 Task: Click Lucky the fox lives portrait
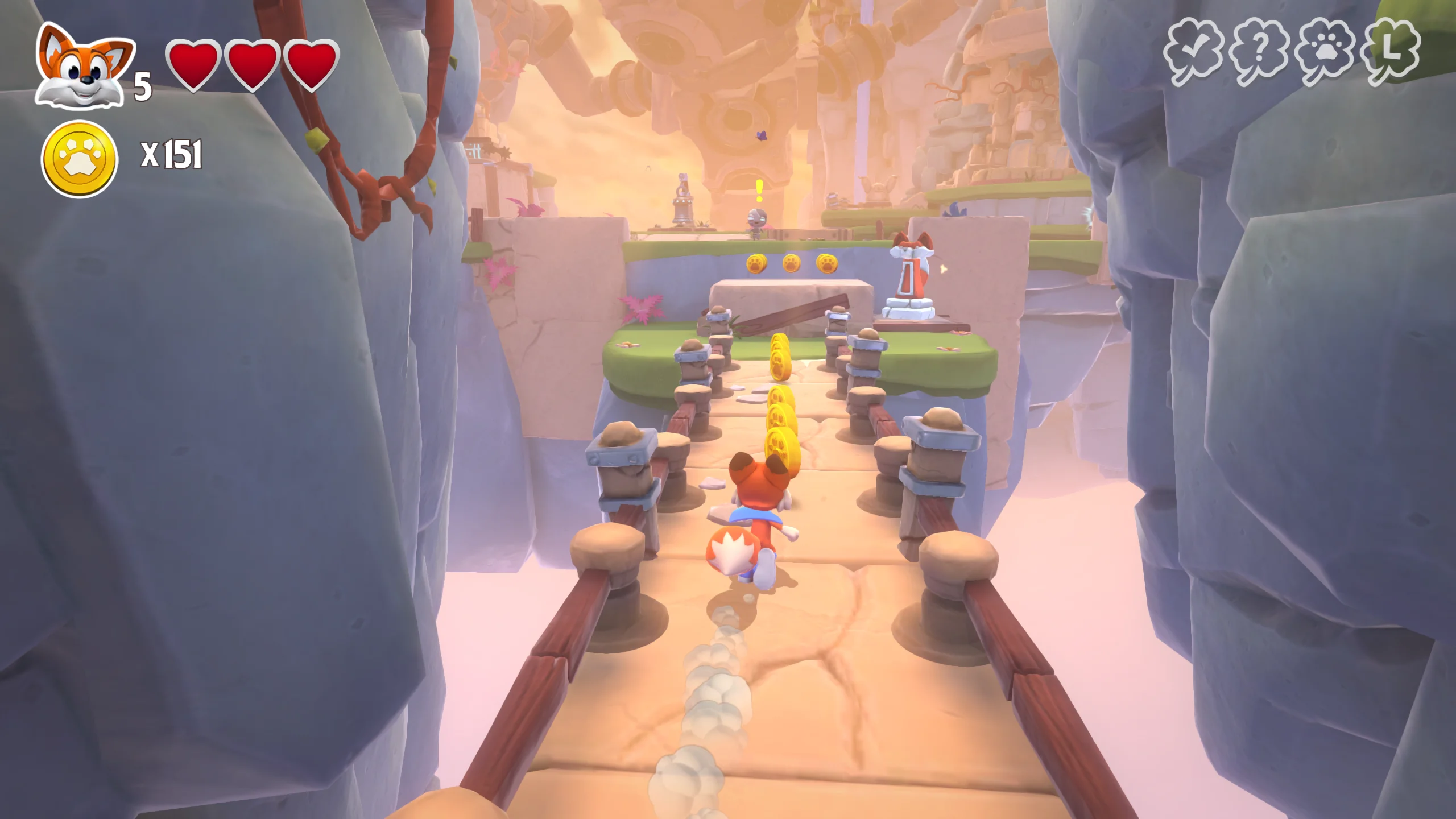point(84,67)
